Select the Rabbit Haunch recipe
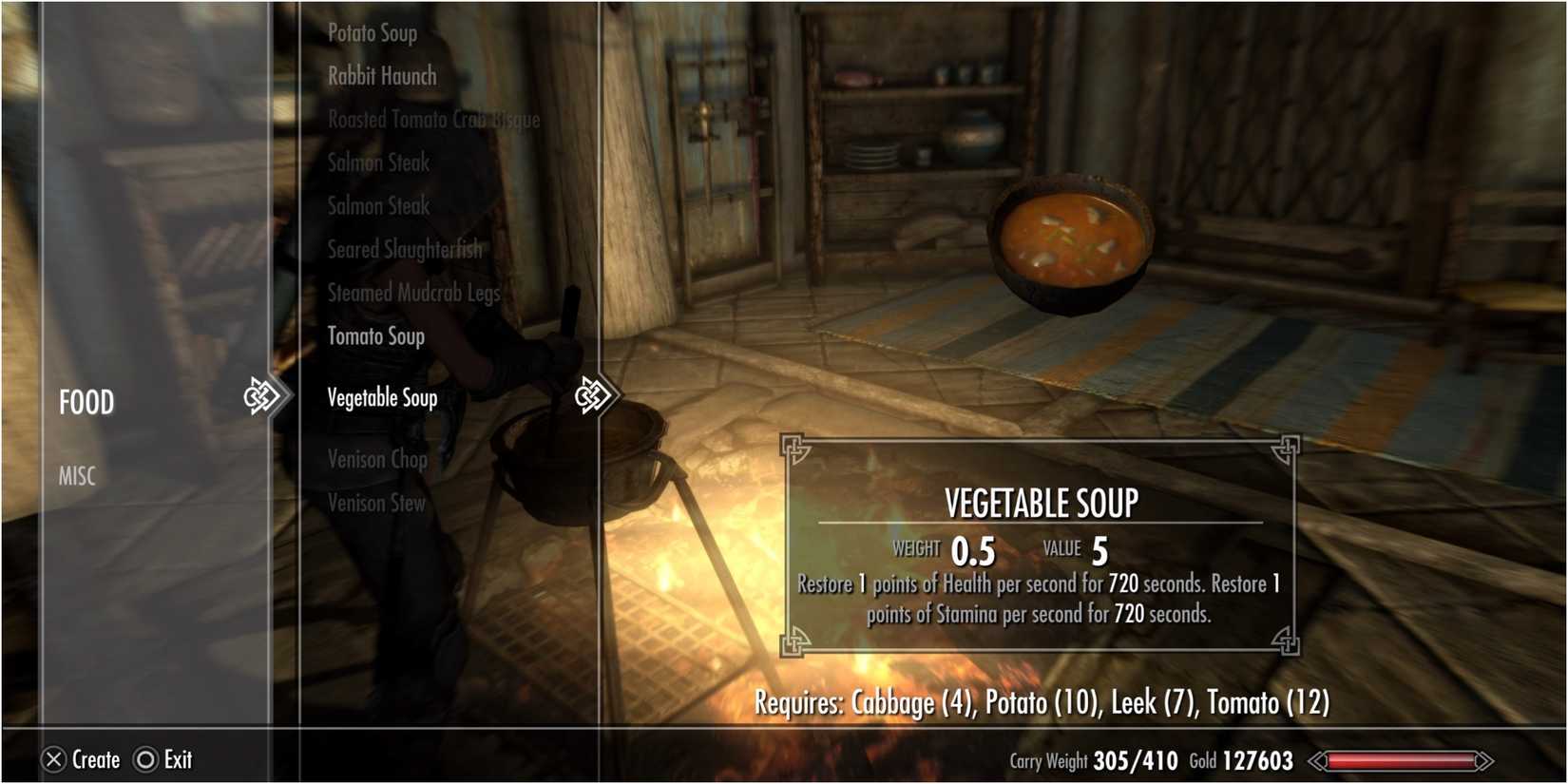 [x=380, y=76]
